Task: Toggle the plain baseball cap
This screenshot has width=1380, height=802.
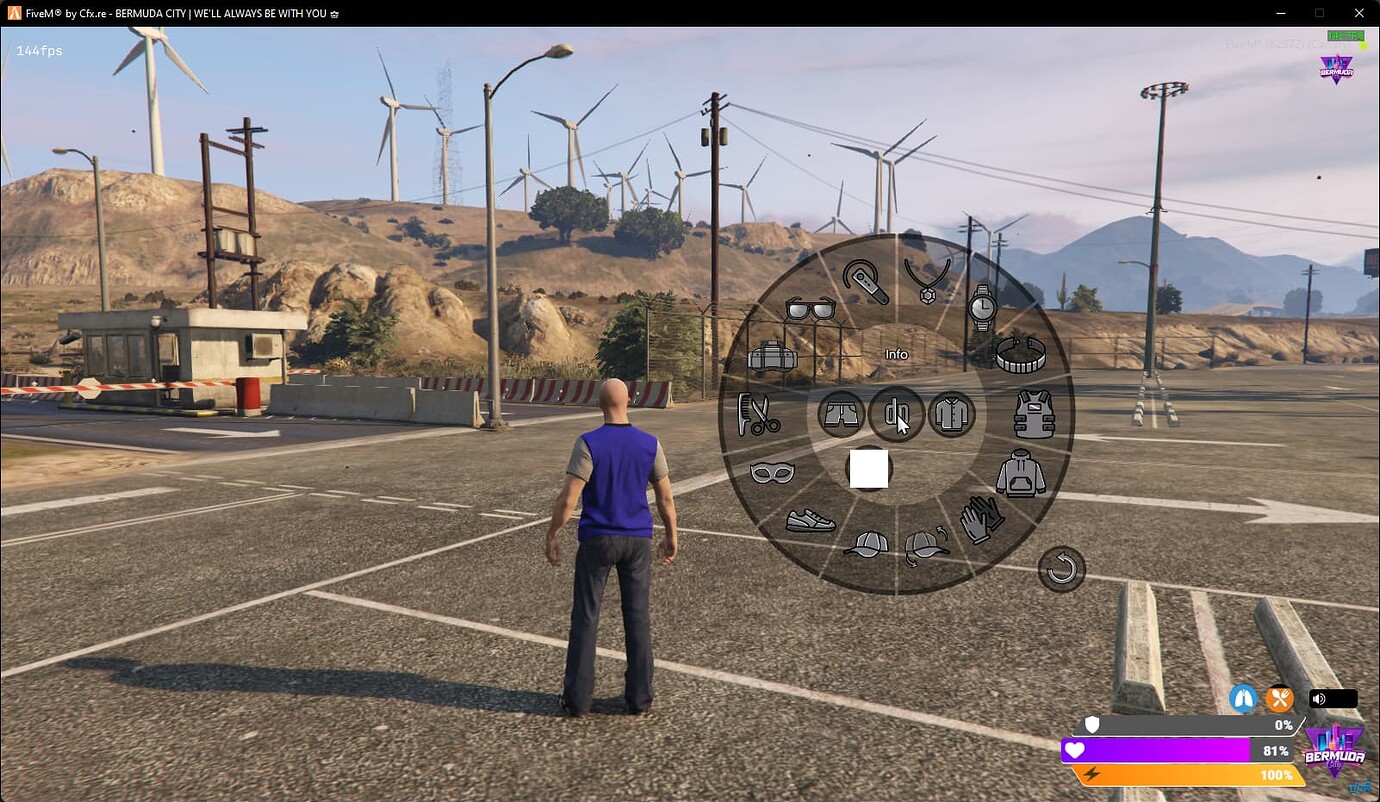Action: [866, 545]
